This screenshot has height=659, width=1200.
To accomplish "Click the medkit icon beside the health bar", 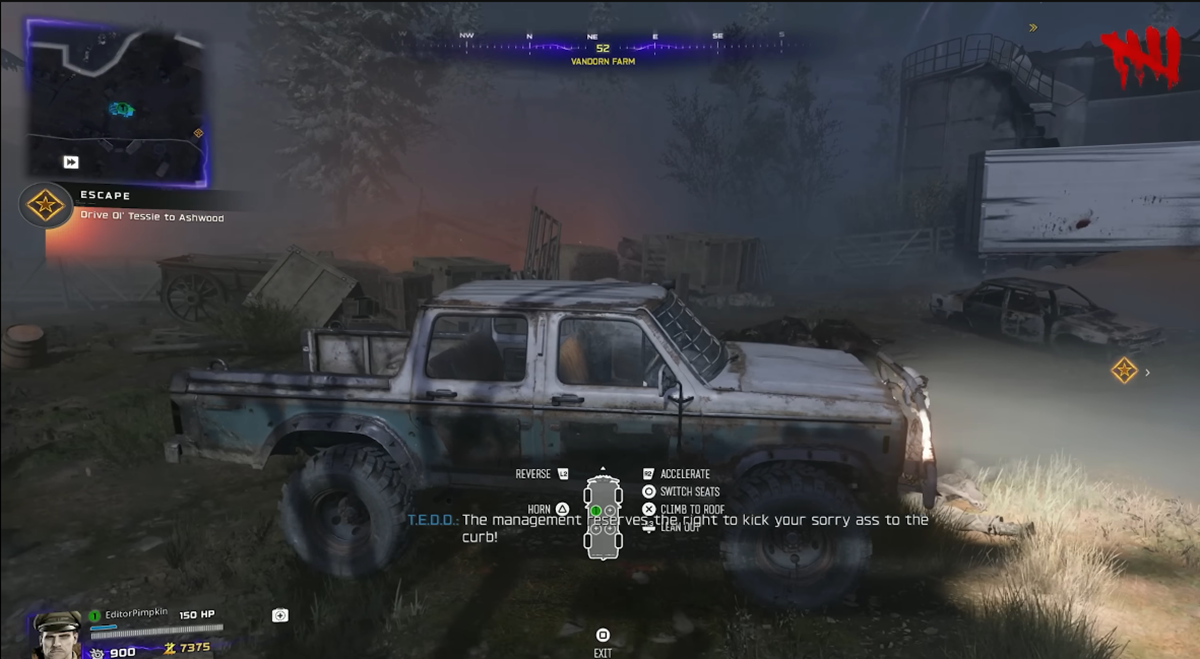I will [280, 615].
